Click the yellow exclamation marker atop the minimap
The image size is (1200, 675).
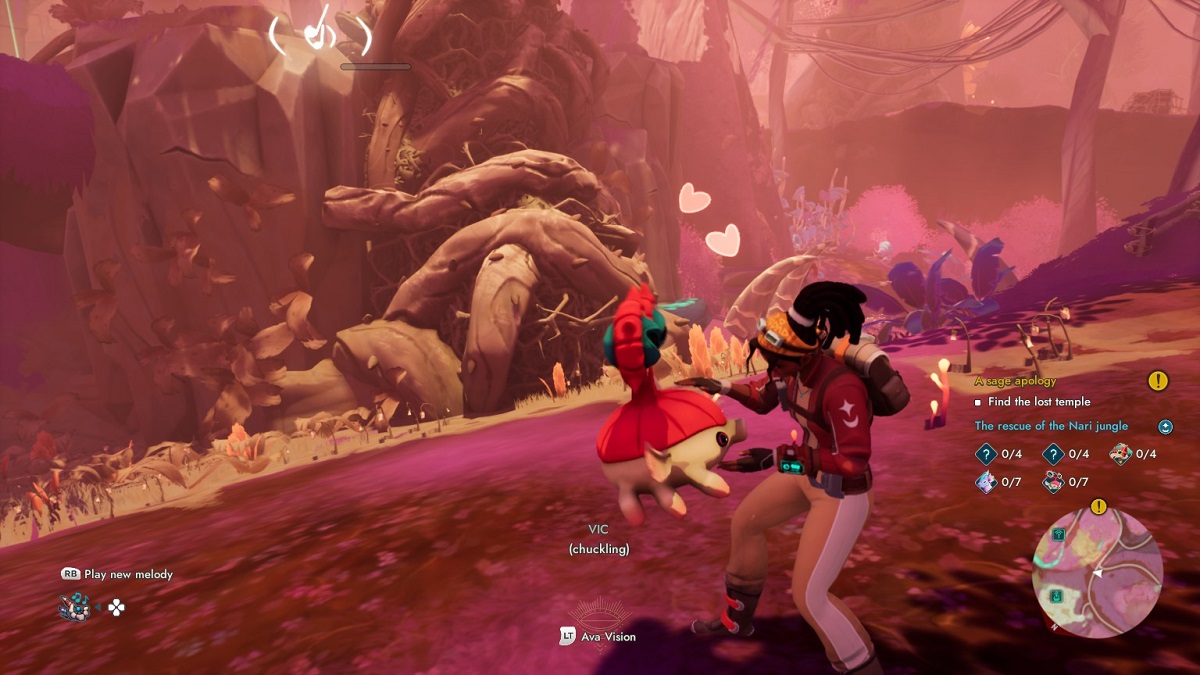[1098, 506]
